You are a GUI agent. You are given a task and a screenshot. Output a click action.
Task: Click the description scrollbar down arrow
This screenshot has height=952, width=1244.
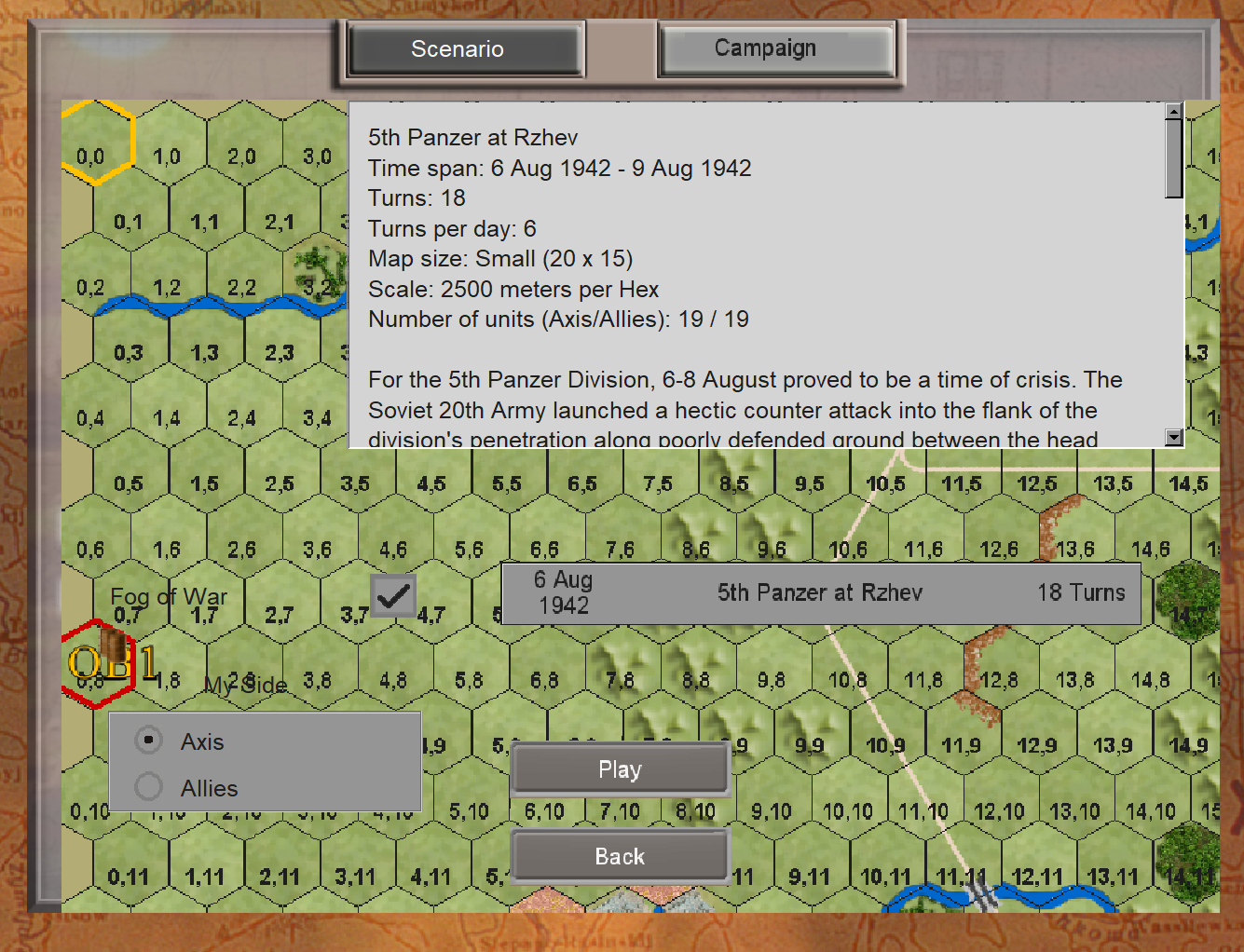pos(1173,437)
